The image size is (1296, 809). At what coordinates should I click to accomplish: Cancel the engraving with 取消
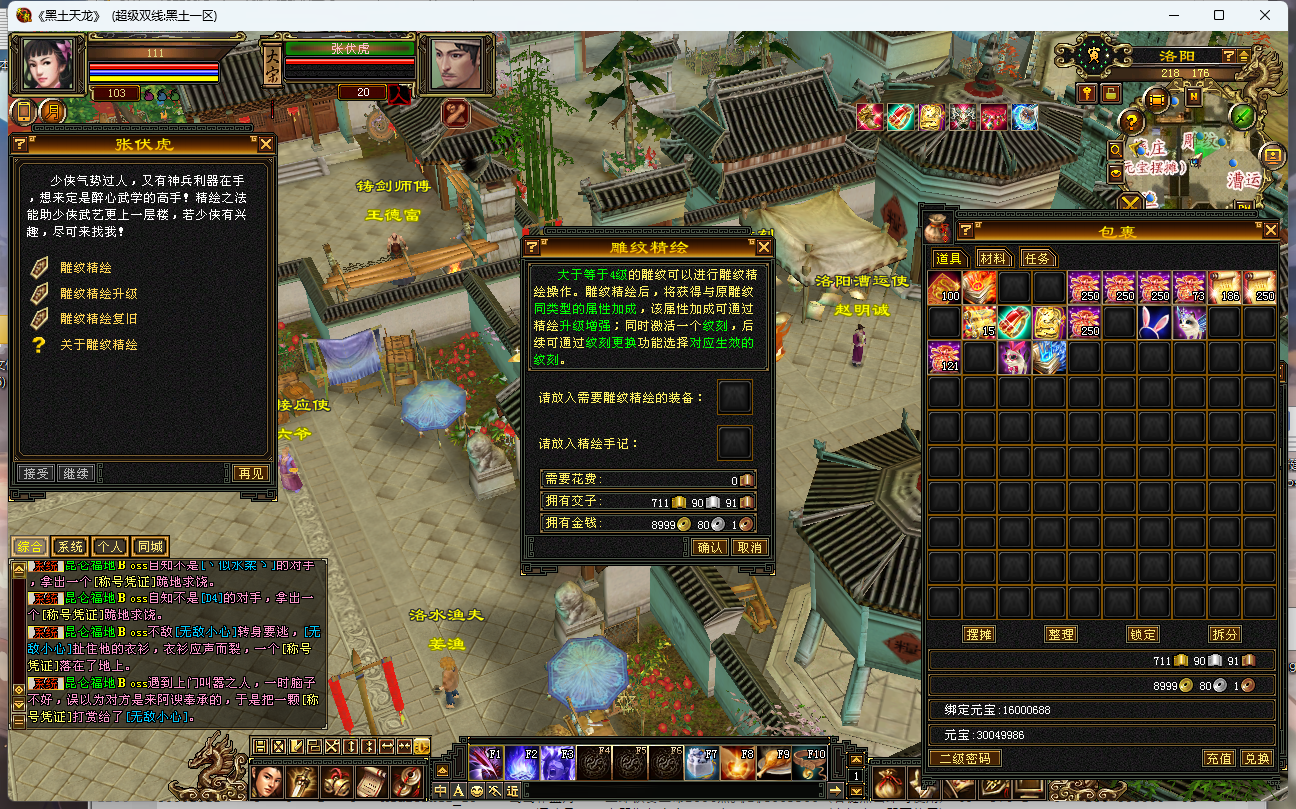749,547
